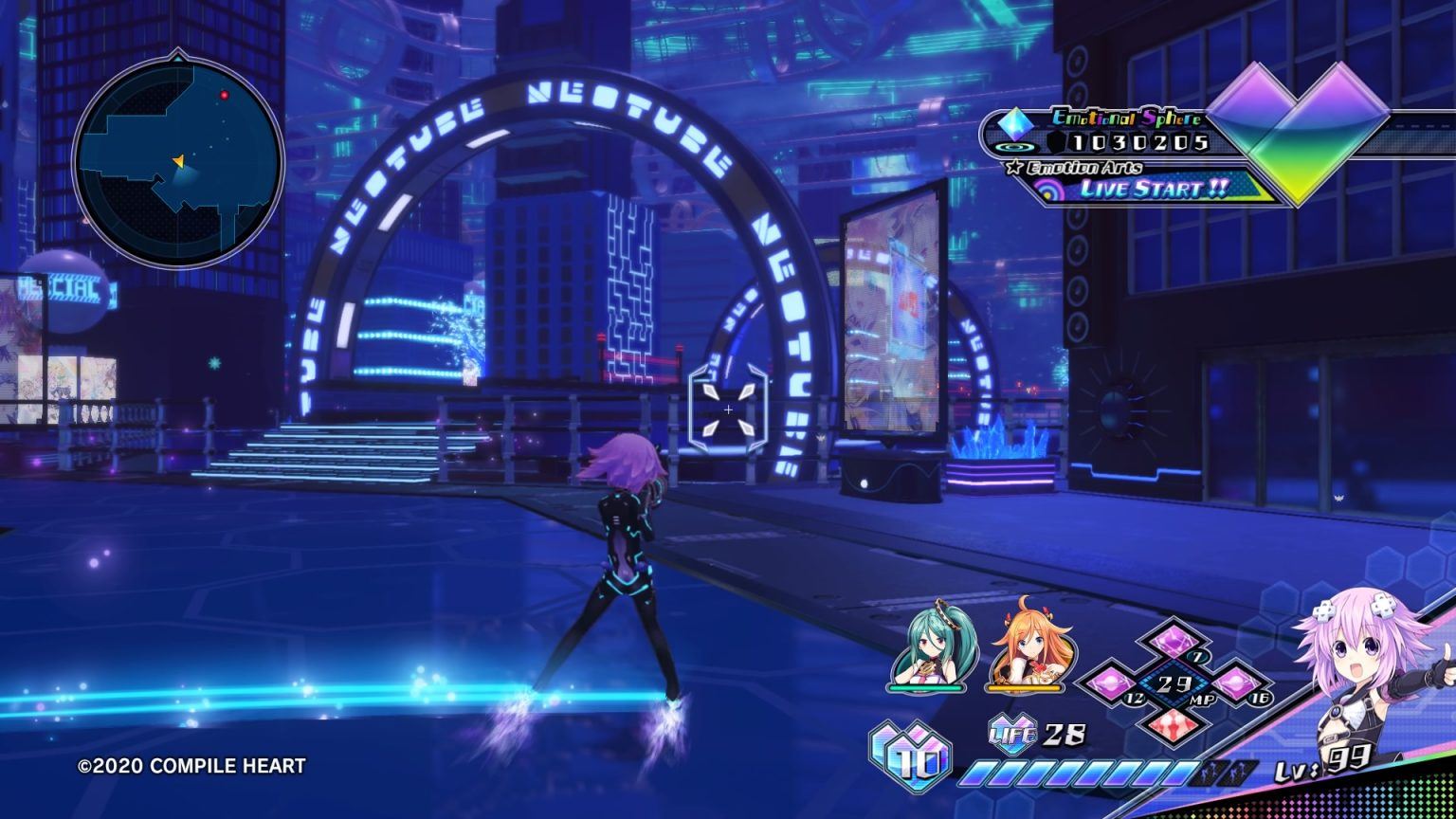
Task: Click the red skill diamond below the MP counter
Action: (x=1175, y=726)
